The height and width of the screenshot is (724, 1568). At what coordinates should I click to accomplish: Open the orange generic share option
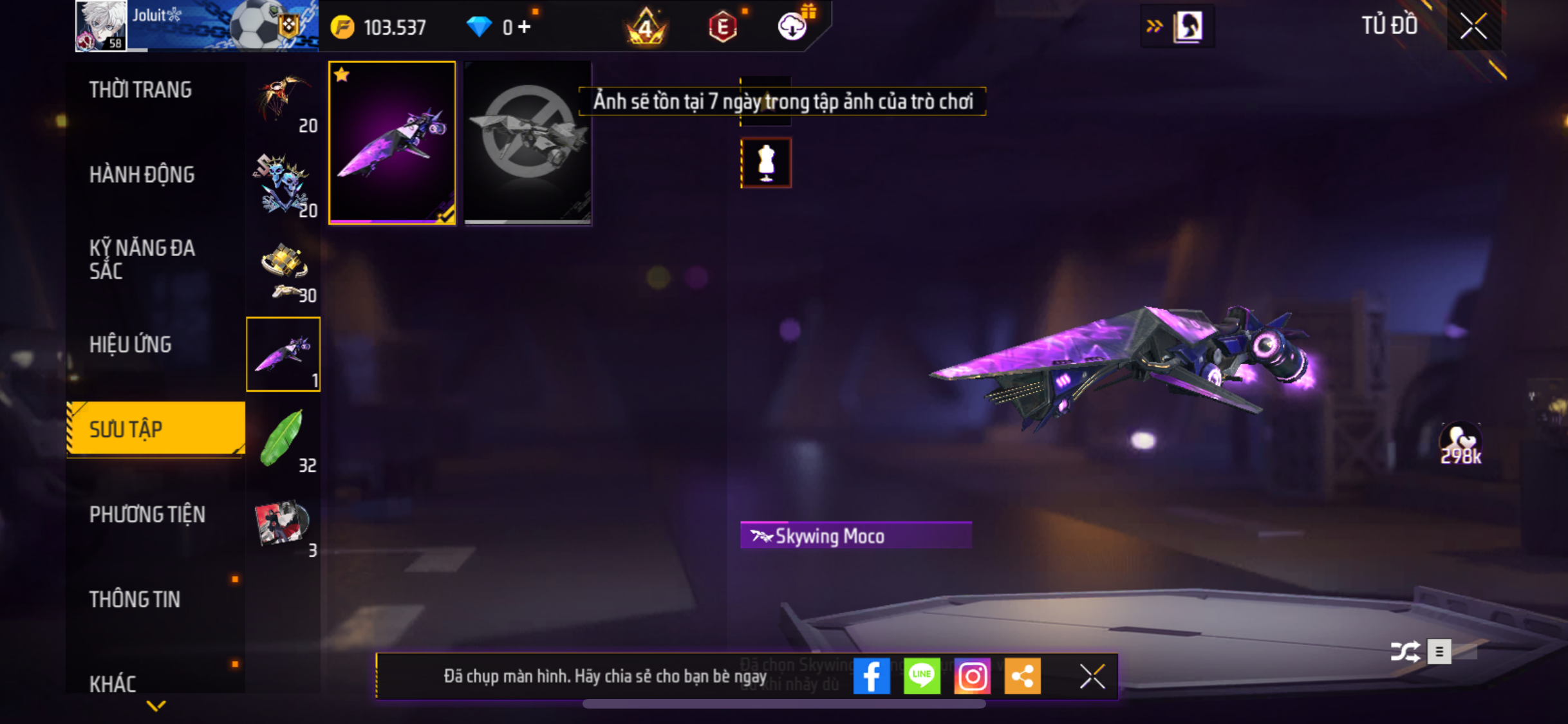(x=1022, y=676)
